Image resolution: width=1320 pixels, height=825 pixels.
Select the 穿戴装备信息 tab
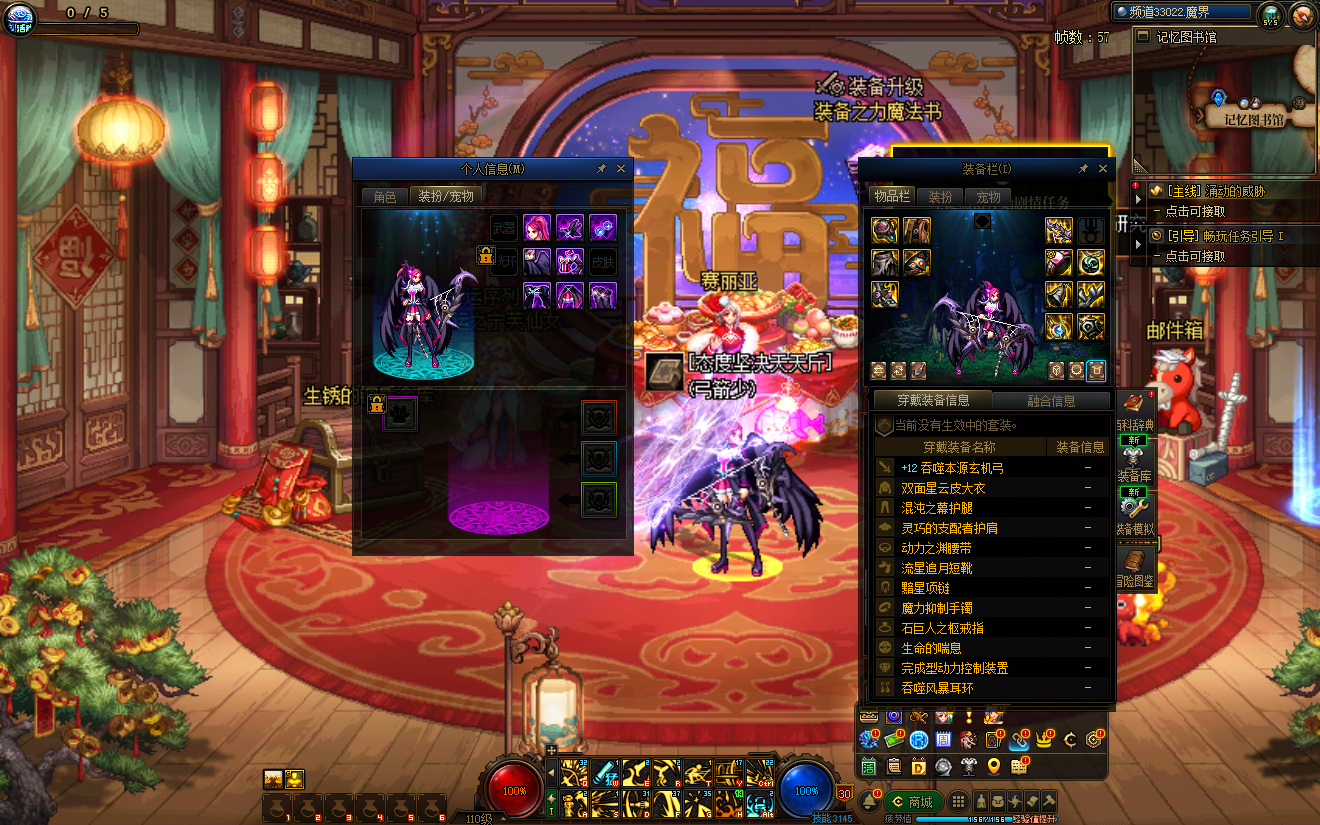point(931,401)
